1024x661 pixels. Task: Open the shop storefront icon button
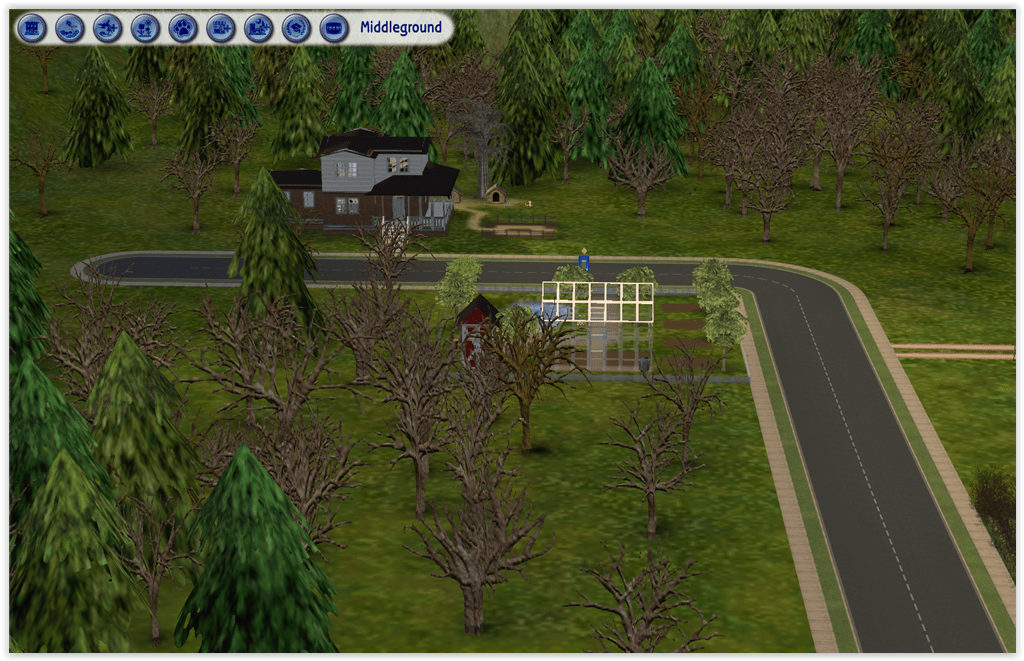tap(221, 28)
